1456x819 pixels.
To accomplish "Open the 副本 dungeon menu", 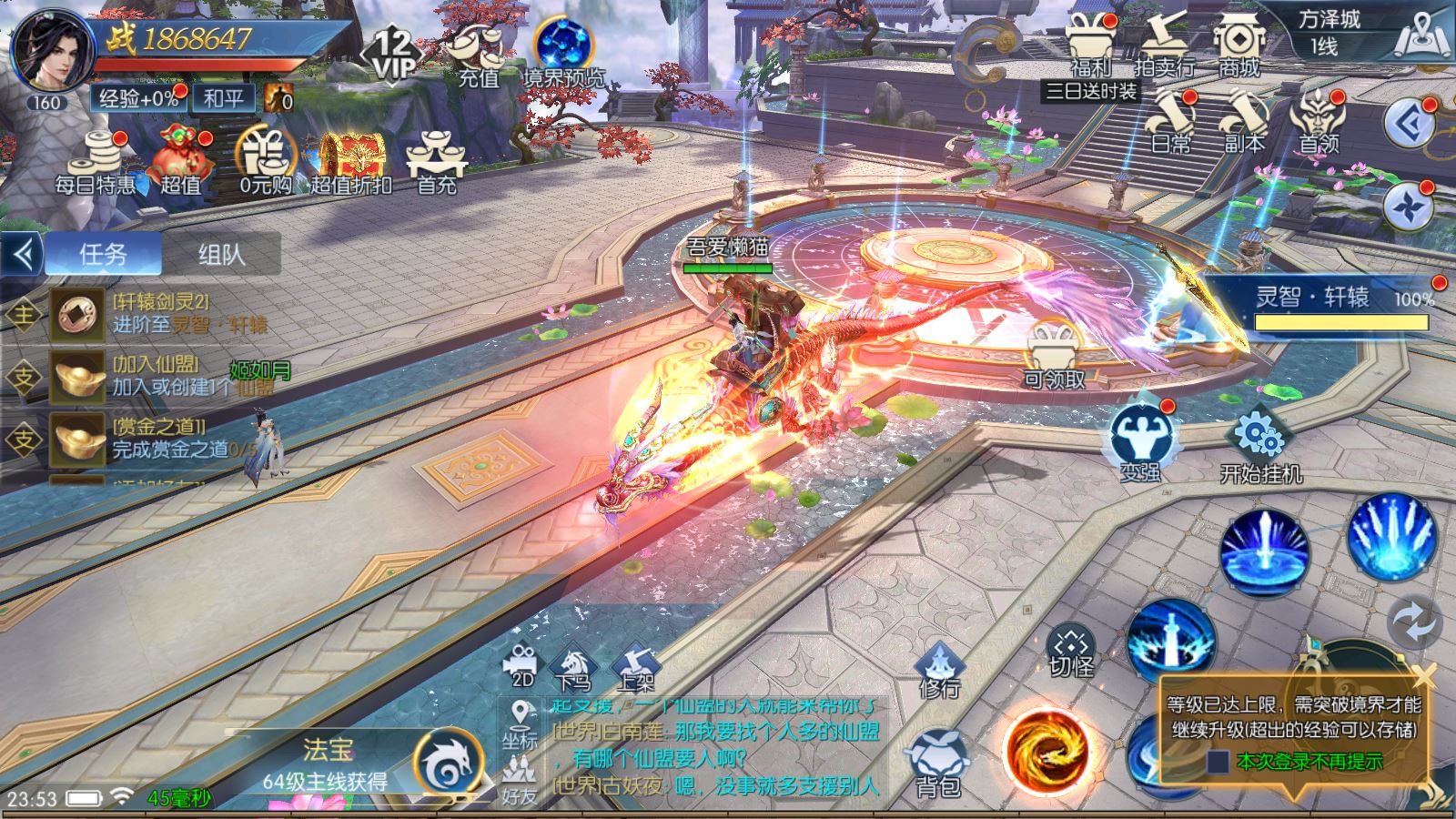I will [1243, 123].
